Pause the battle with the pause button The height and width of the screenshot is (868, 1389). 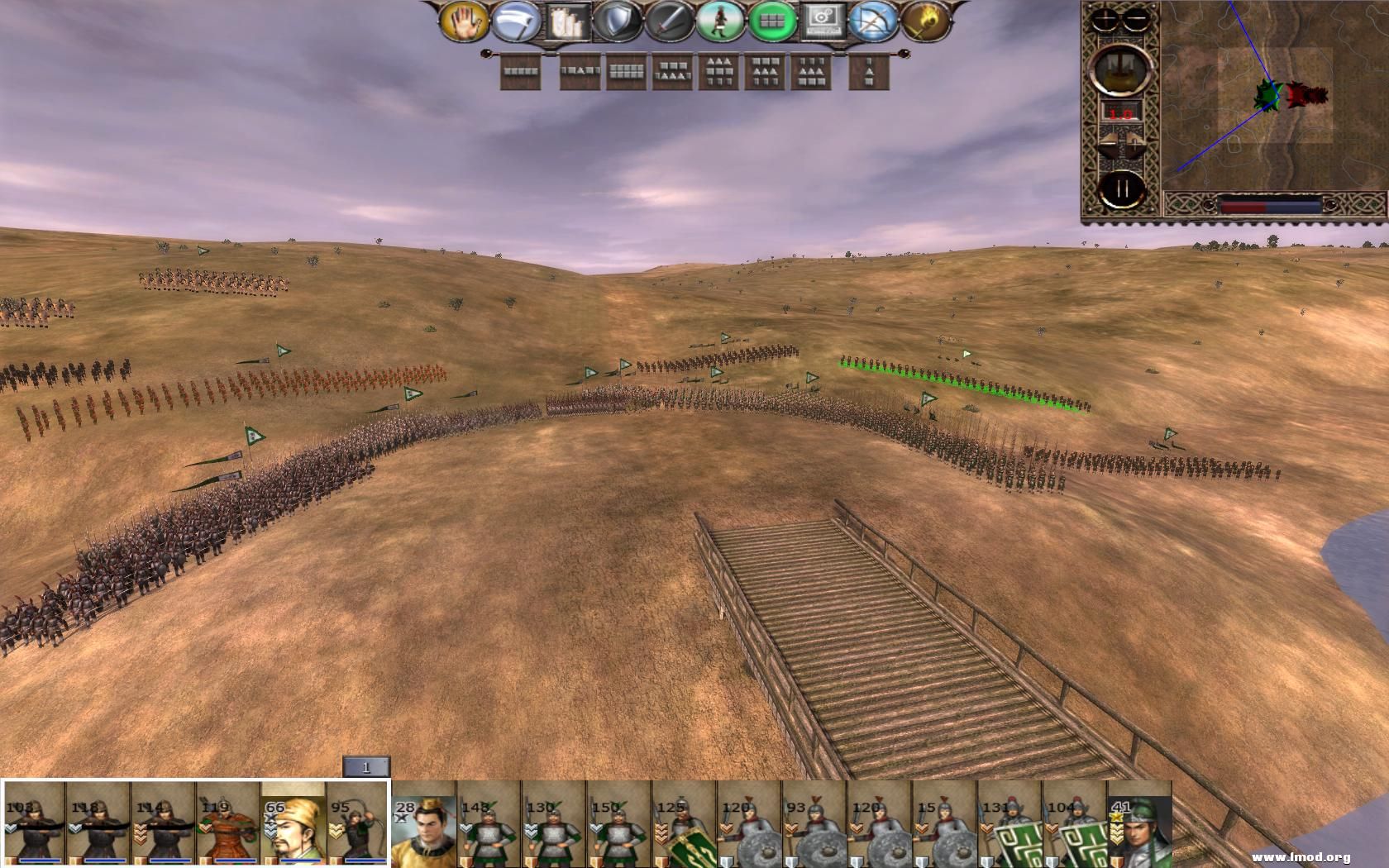pyautogui.click(x=1120, y=189)
